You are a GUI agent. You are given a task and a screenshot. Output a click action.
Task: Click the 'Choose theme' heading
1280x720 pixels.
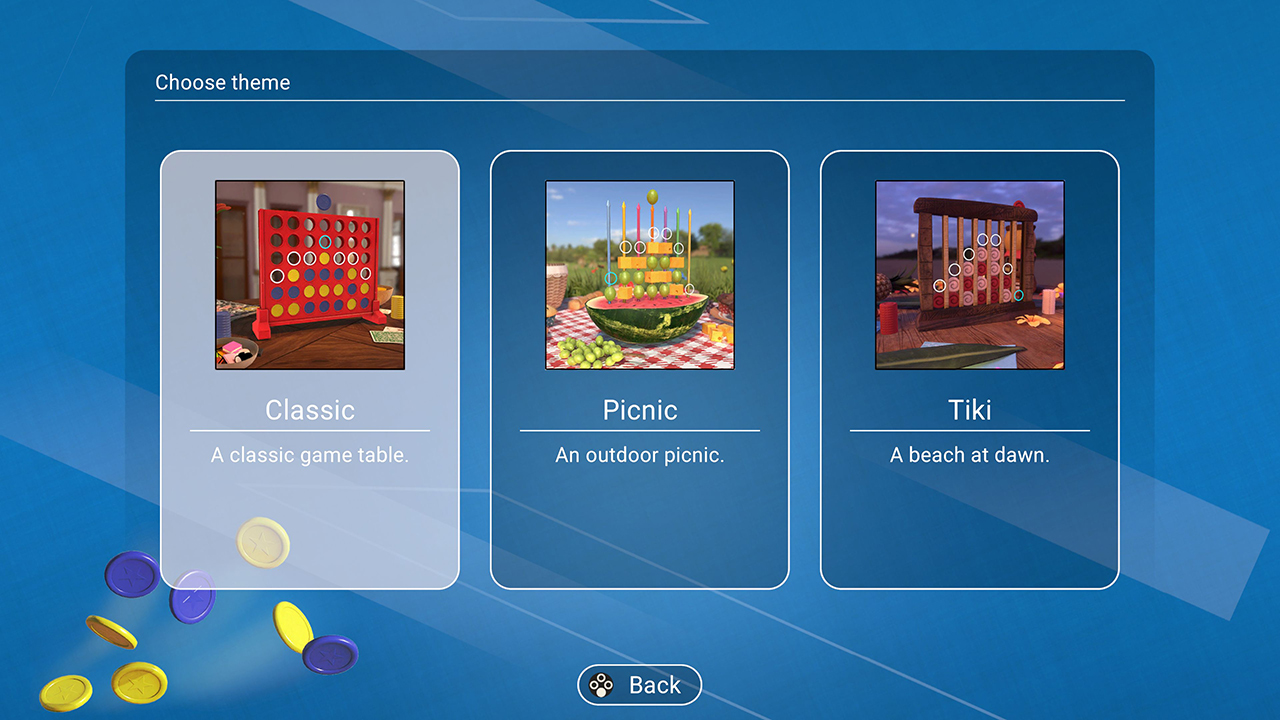point(222,82)
